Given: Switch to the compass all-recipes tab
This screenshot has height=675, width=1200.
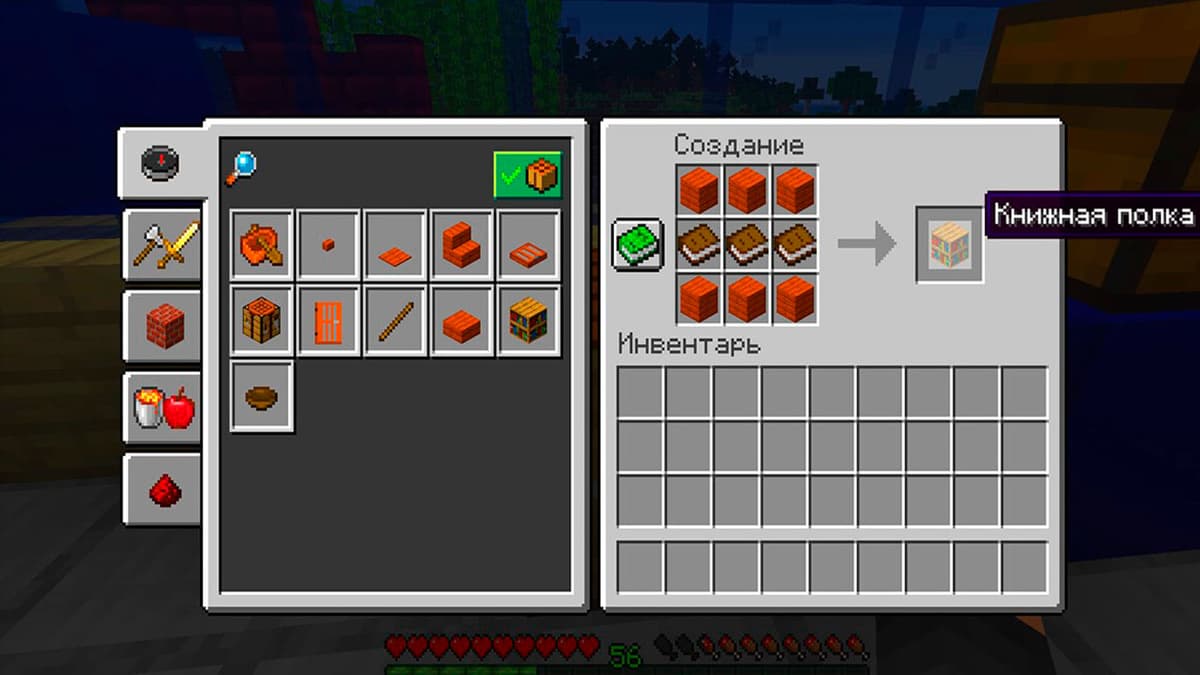Looking at the screenshot, I should point(160,163).
